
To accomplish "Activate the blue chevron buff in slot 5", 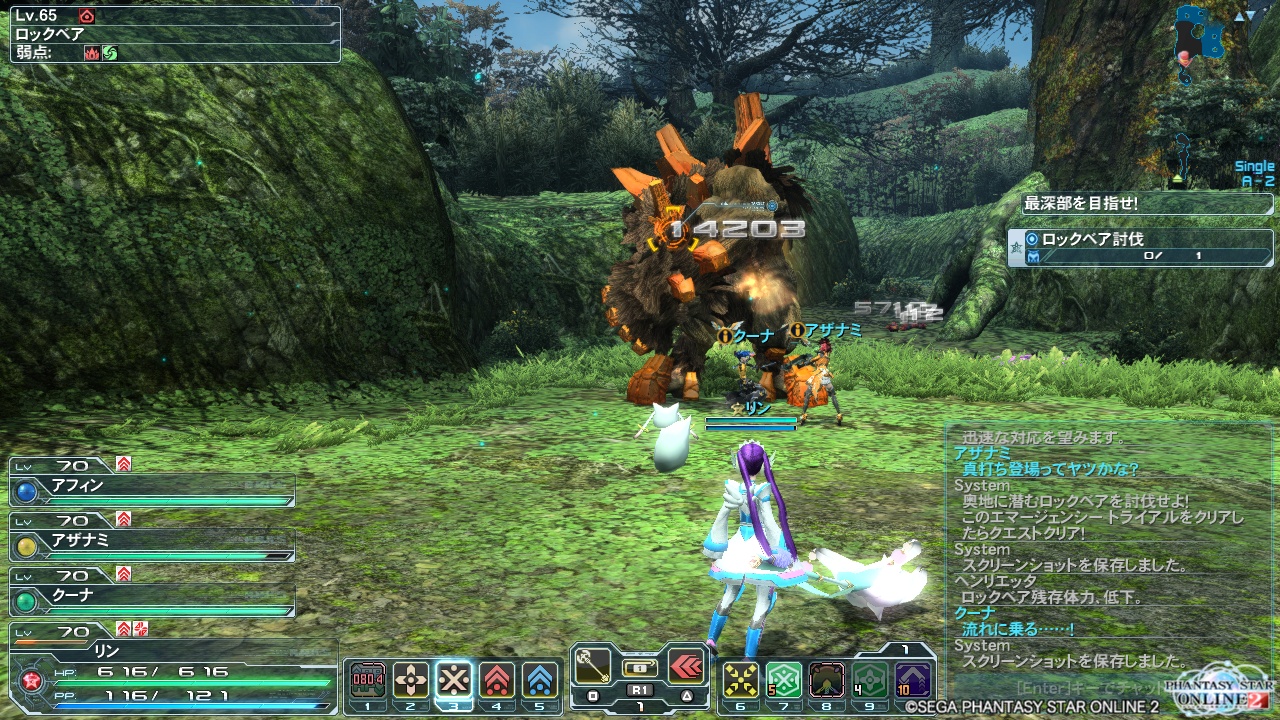I will point(540,680).
